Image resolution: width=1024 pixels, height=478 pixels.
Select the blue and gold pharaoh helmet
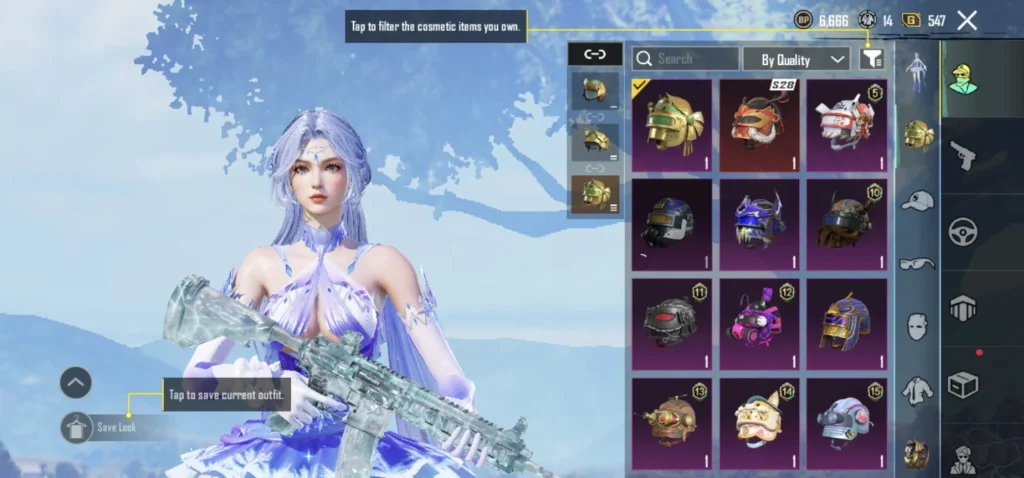coord(846,324)
